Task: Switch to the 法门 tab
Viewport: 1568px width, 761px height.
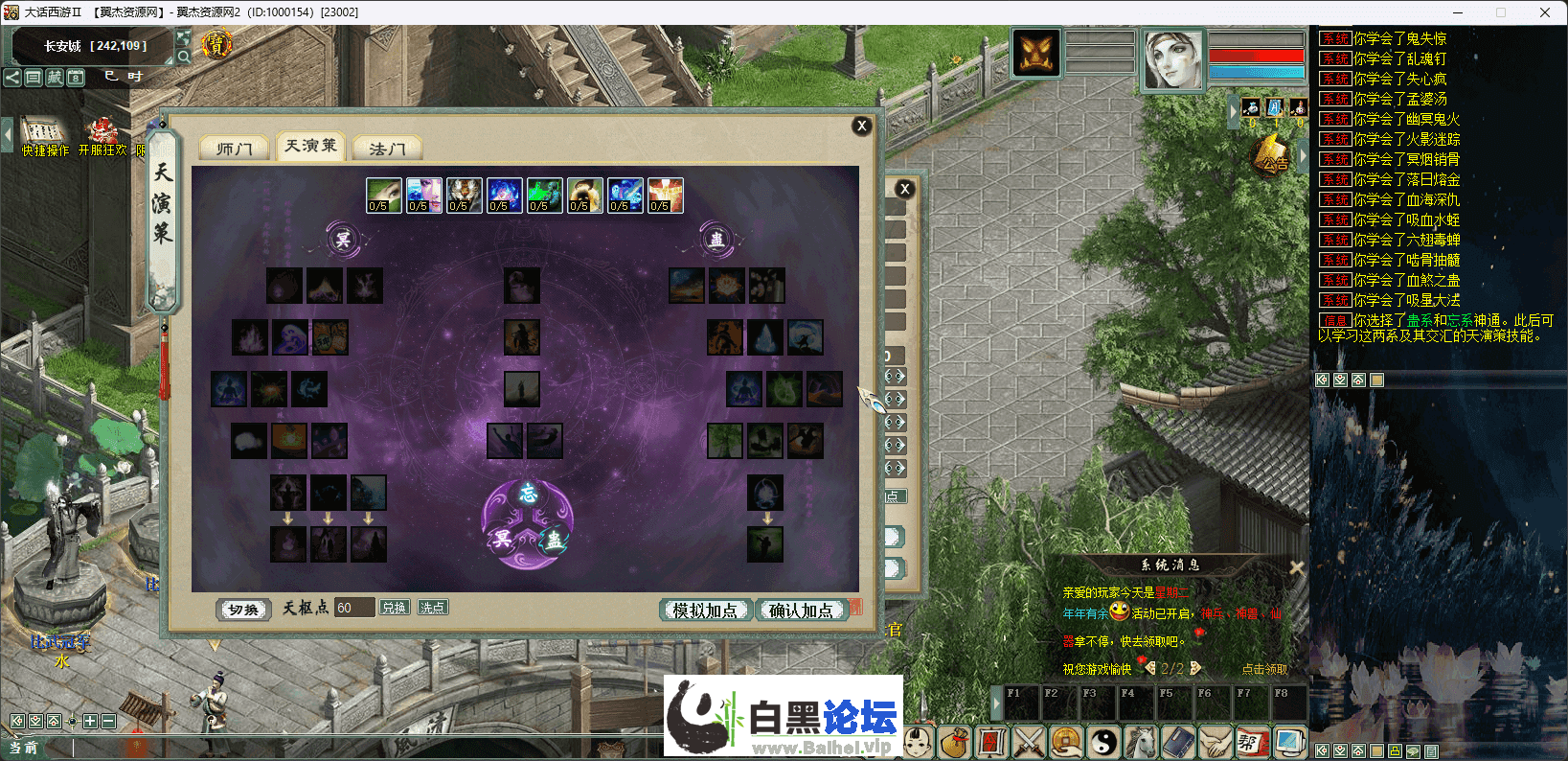Action: pos(387,147)
